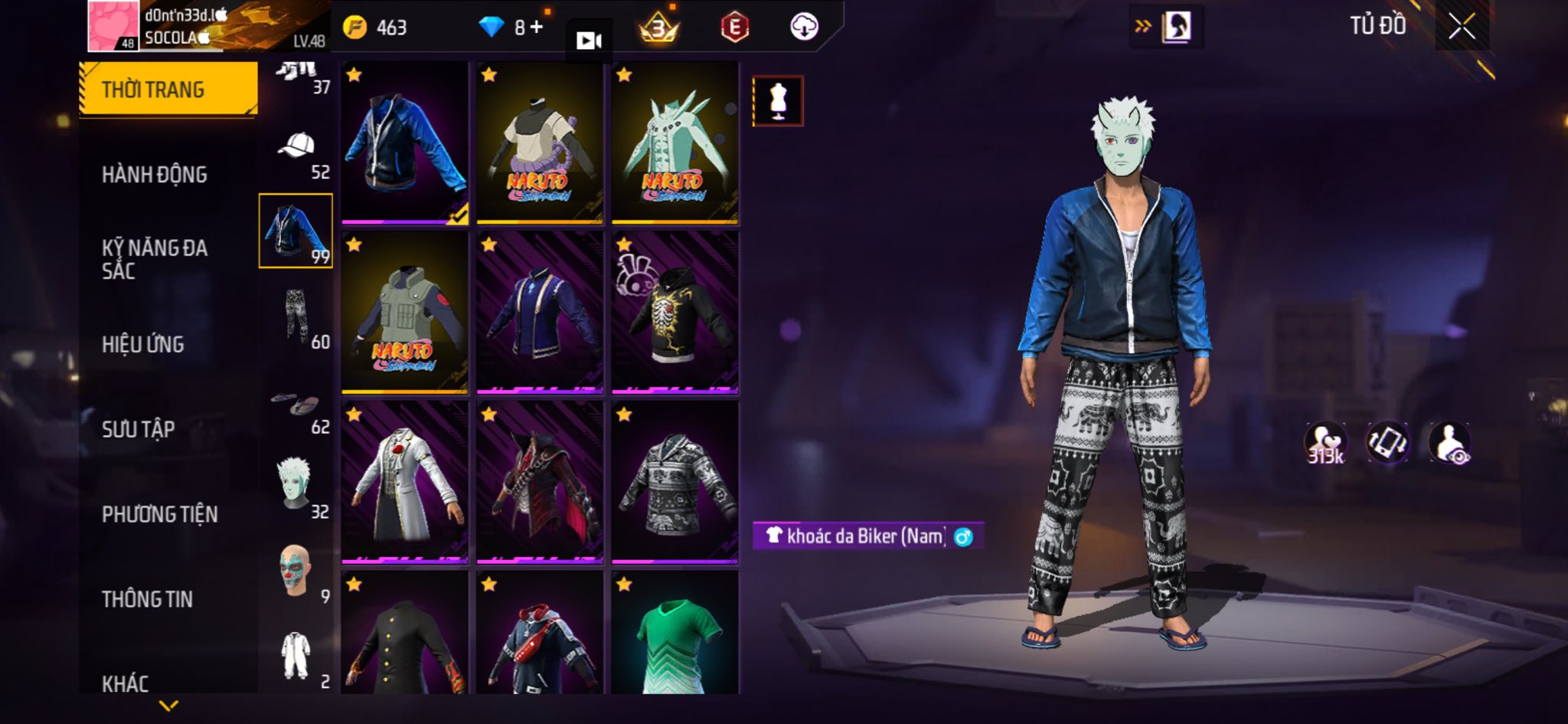The width and height of the screenshot is (1568, 724).
Task: Click the mannequin outfit icon
Action: 778,100
